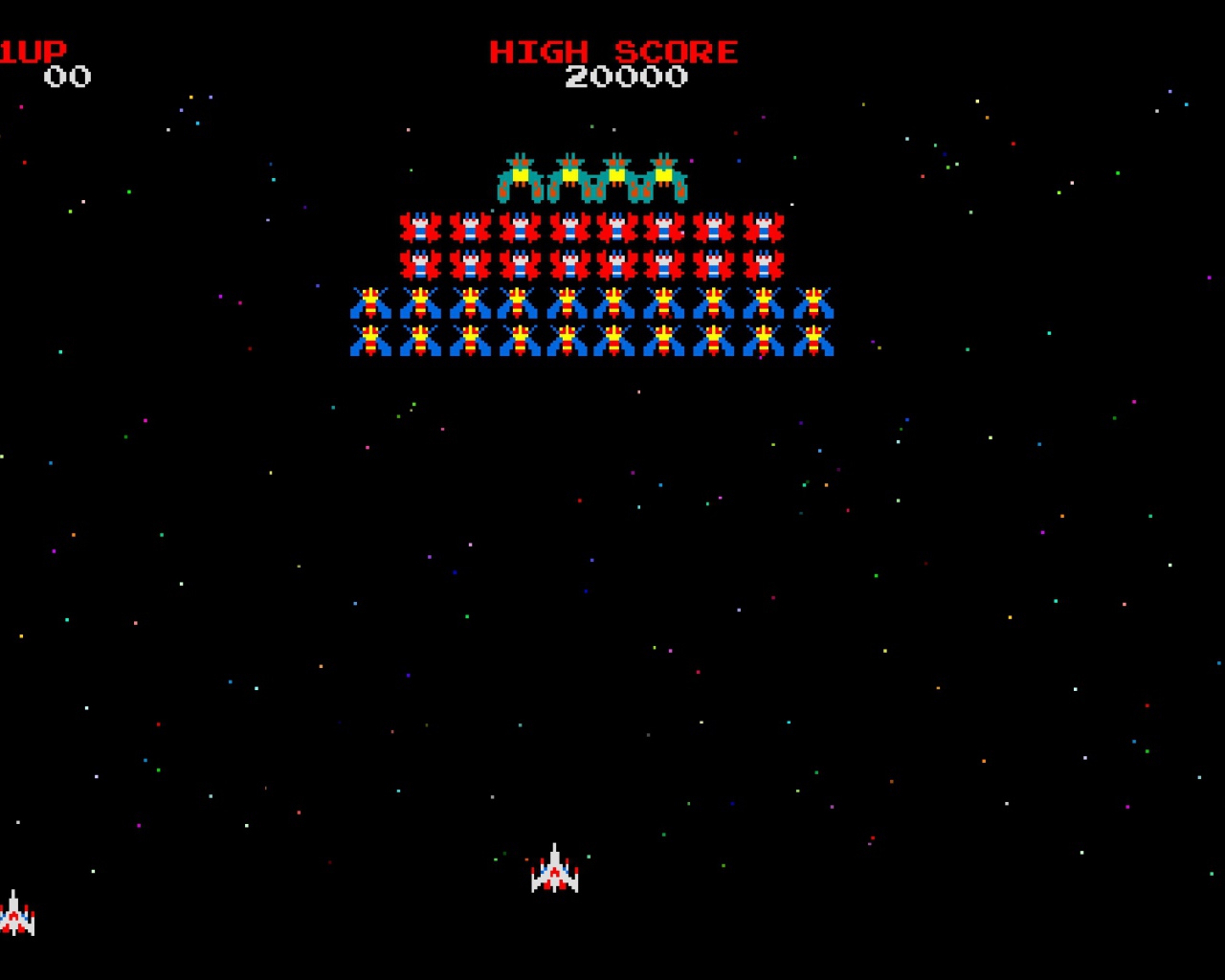Click the rightmost blue drone in bottom row
This screenshot has width=1225, height=980.
(814, 342)
